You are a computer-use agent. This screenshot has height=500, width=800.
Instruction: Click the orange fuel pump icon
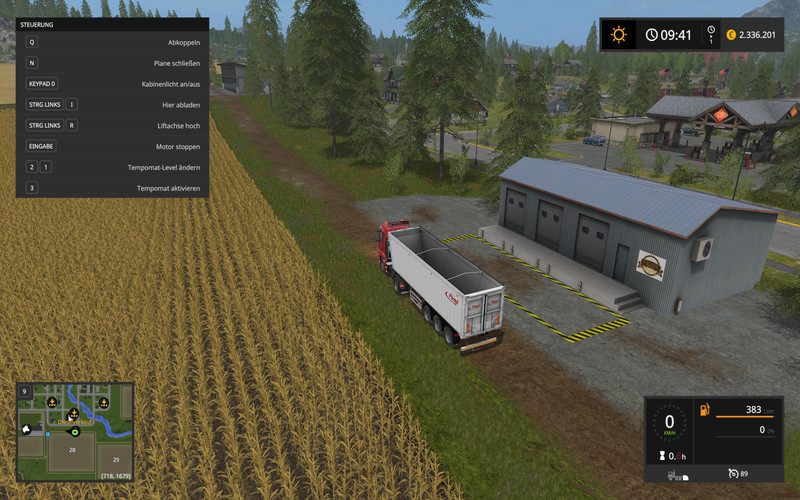pyautogui.click(x=704, y=410)
